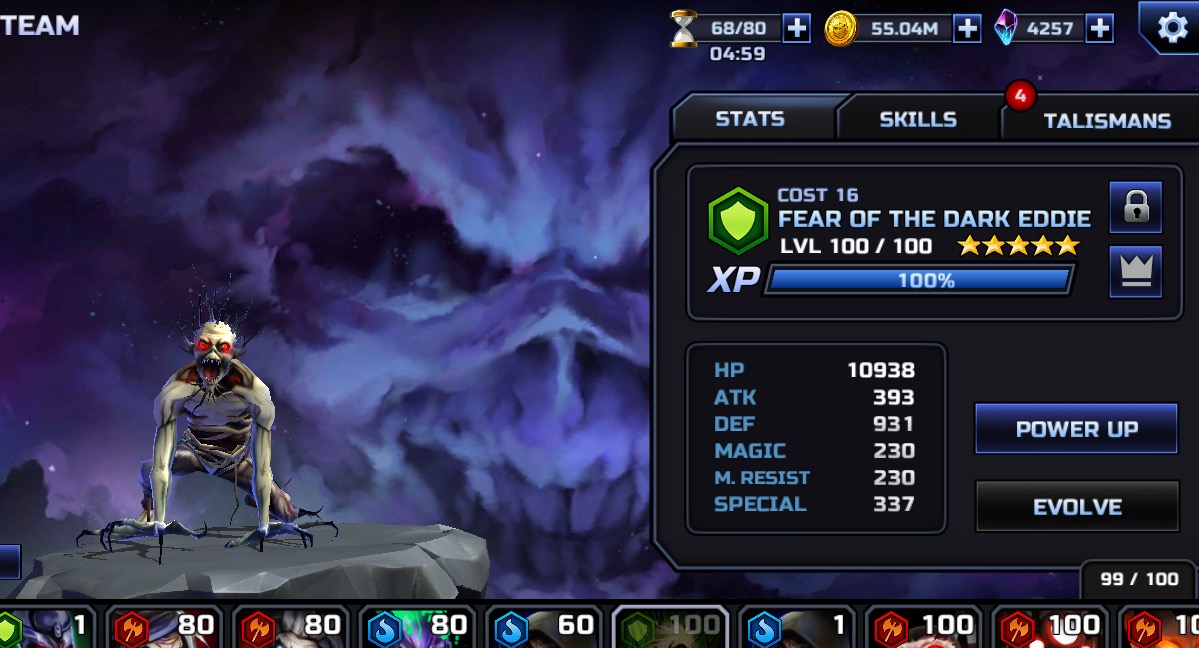Switch to the Stats tab
Image resolution: width=1199 pixels, height=648 pixels.
pyautogui.click(x=750, y=119)
